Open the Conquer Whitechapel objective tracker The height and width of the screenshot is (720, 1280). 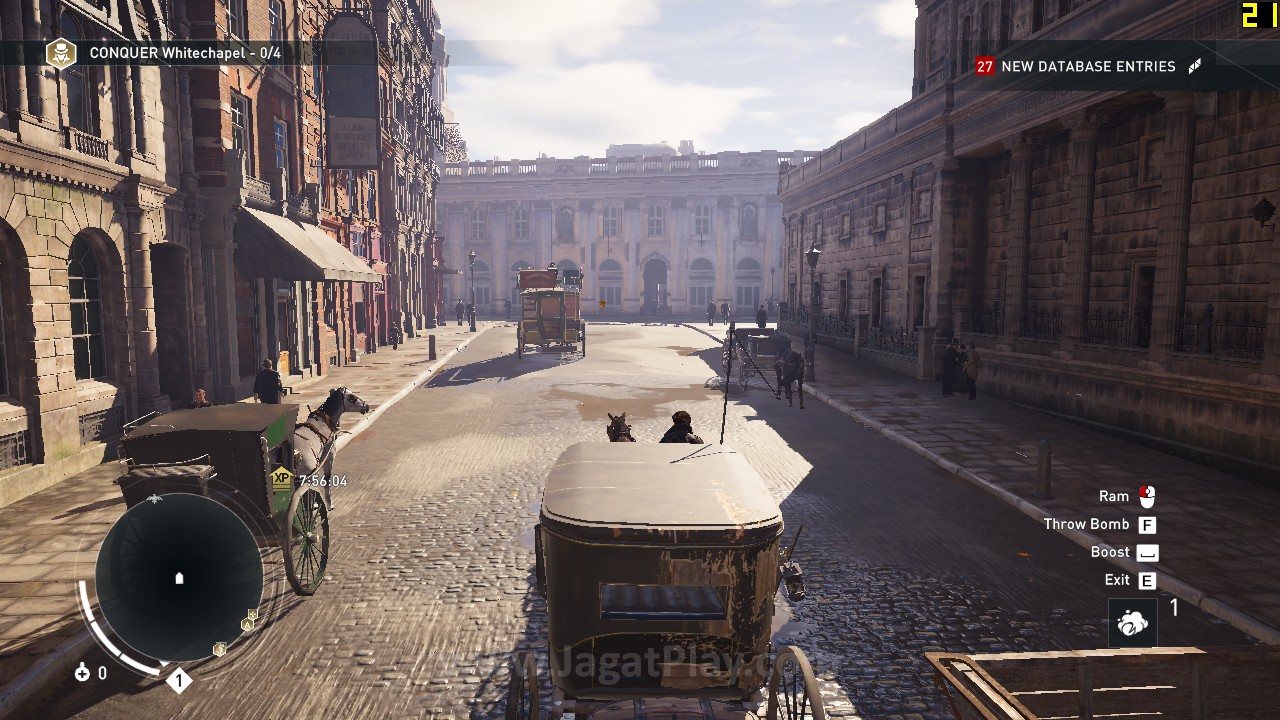(x=185, y=53)
